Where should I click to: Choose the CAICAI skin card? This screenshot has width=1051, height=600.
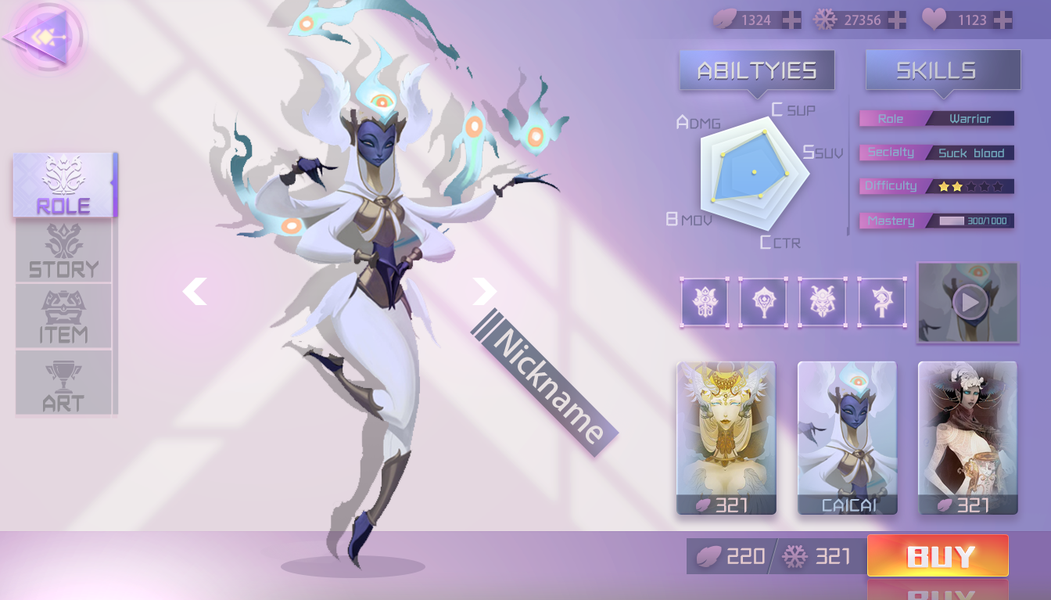[x=847, y=437]
